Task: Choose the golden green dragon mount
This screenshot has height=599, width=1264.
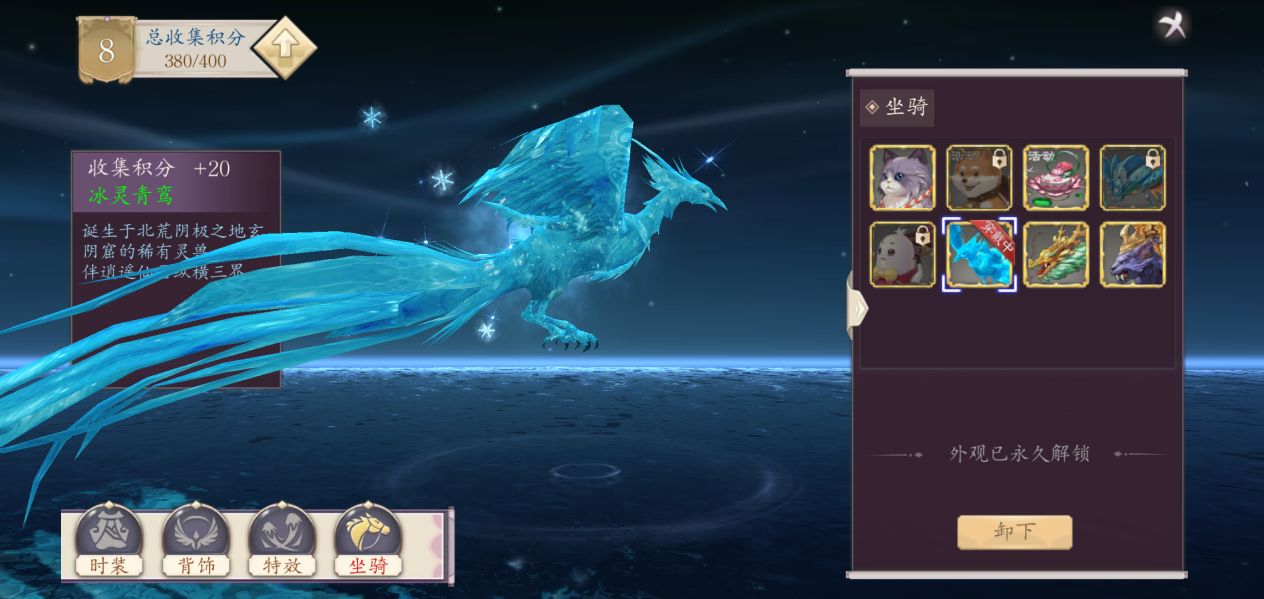Action: 1056,255
